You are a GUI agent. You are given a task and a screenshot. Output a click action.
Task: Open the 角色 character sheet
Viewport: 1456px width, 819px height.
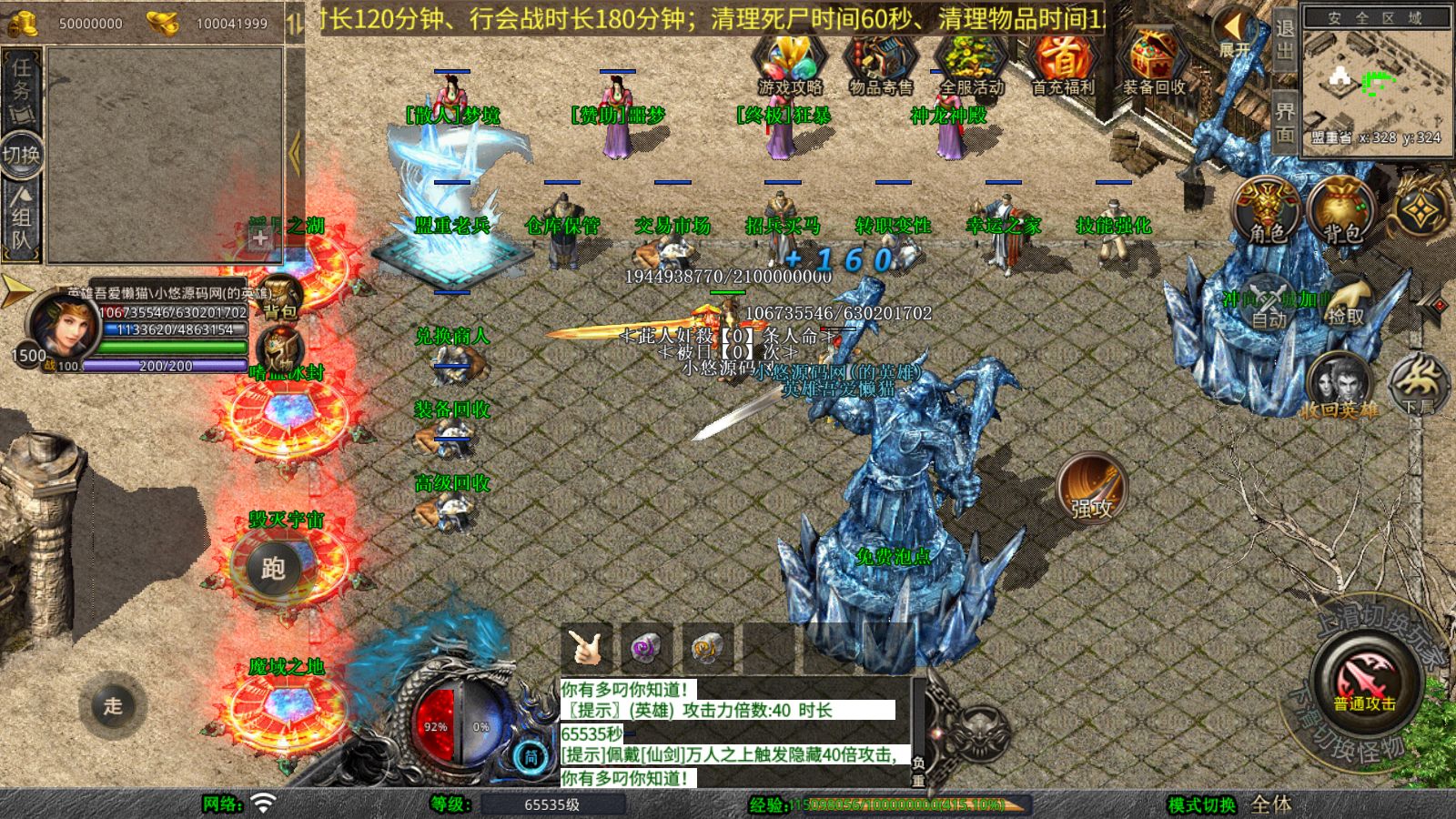tap(1266, 211)
